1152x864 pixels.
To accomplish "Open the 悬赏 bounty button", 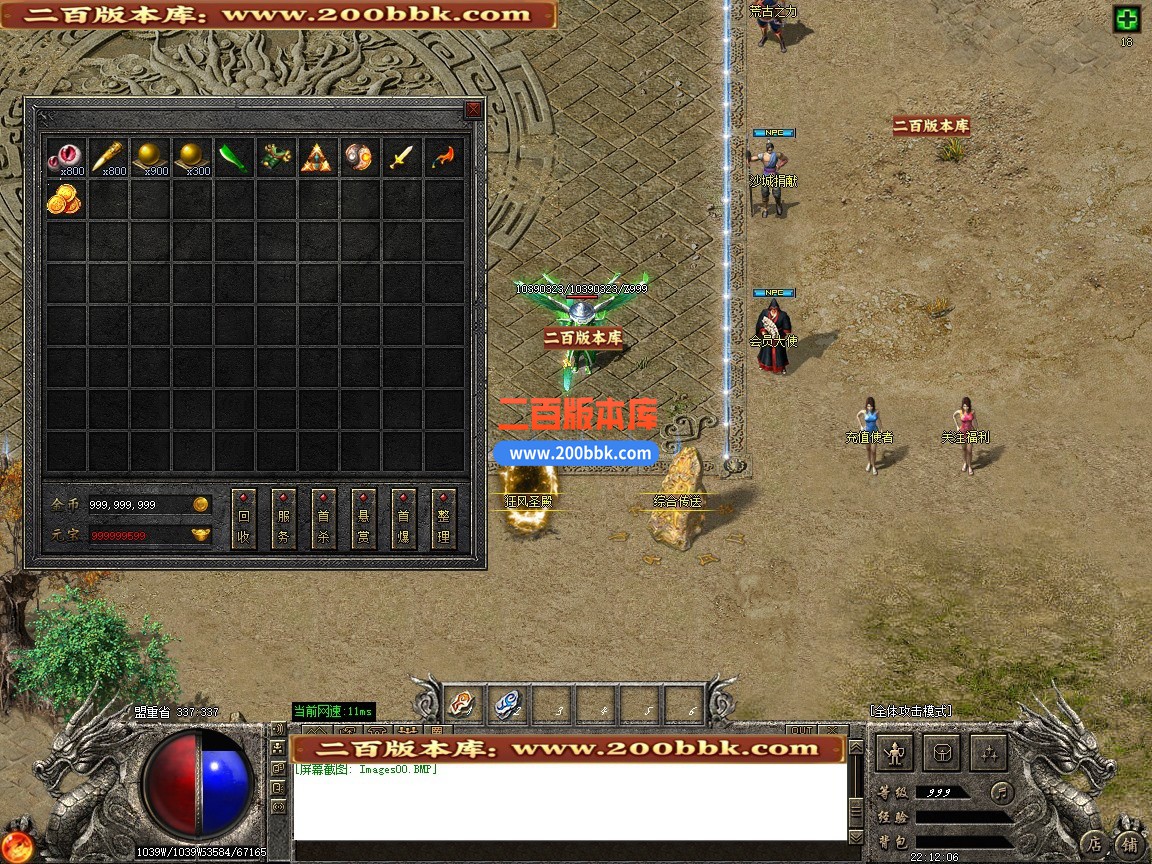I will [x=364, y=519].
